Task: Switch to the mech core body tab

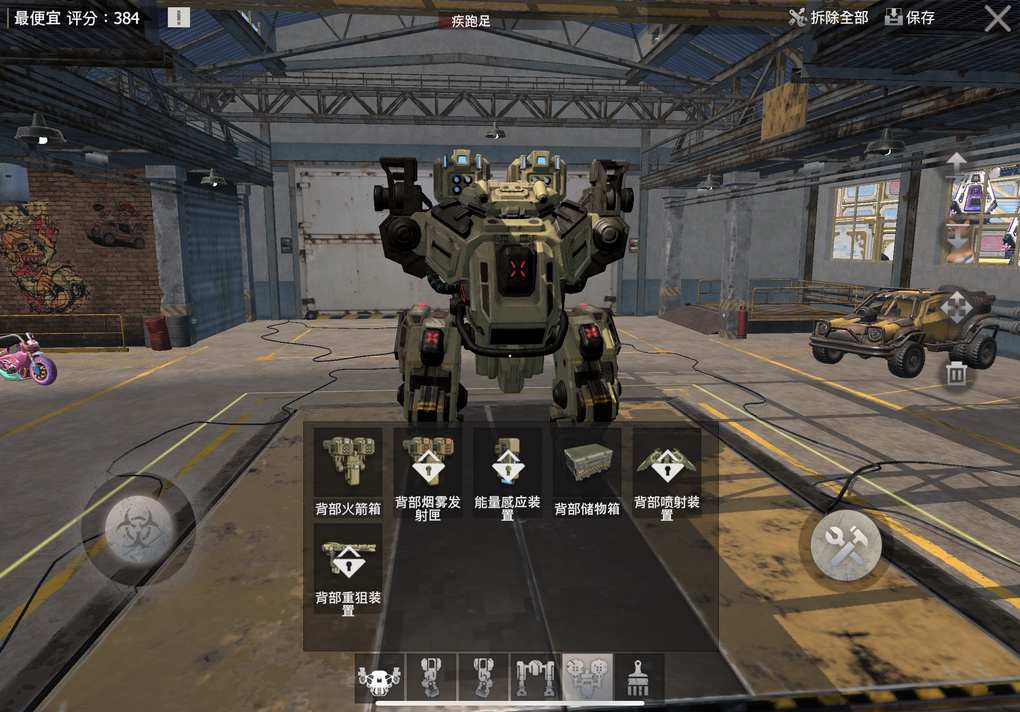Action: (381, 677)
